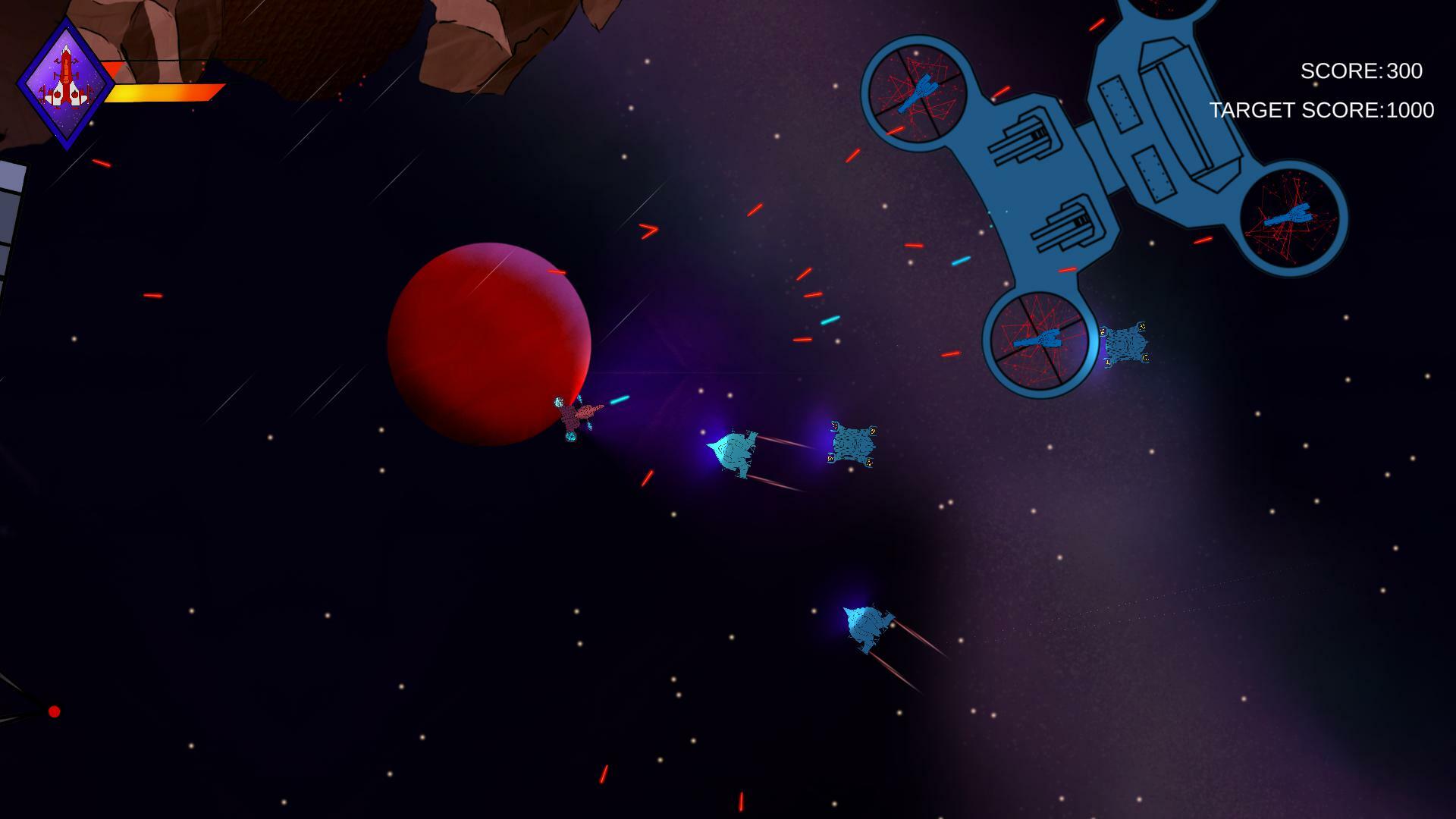Image resolution: width=1456 pixels, height=819 pixels.
Task: Click the SCORE:300 display
Action: click(x=1361, y=72)
